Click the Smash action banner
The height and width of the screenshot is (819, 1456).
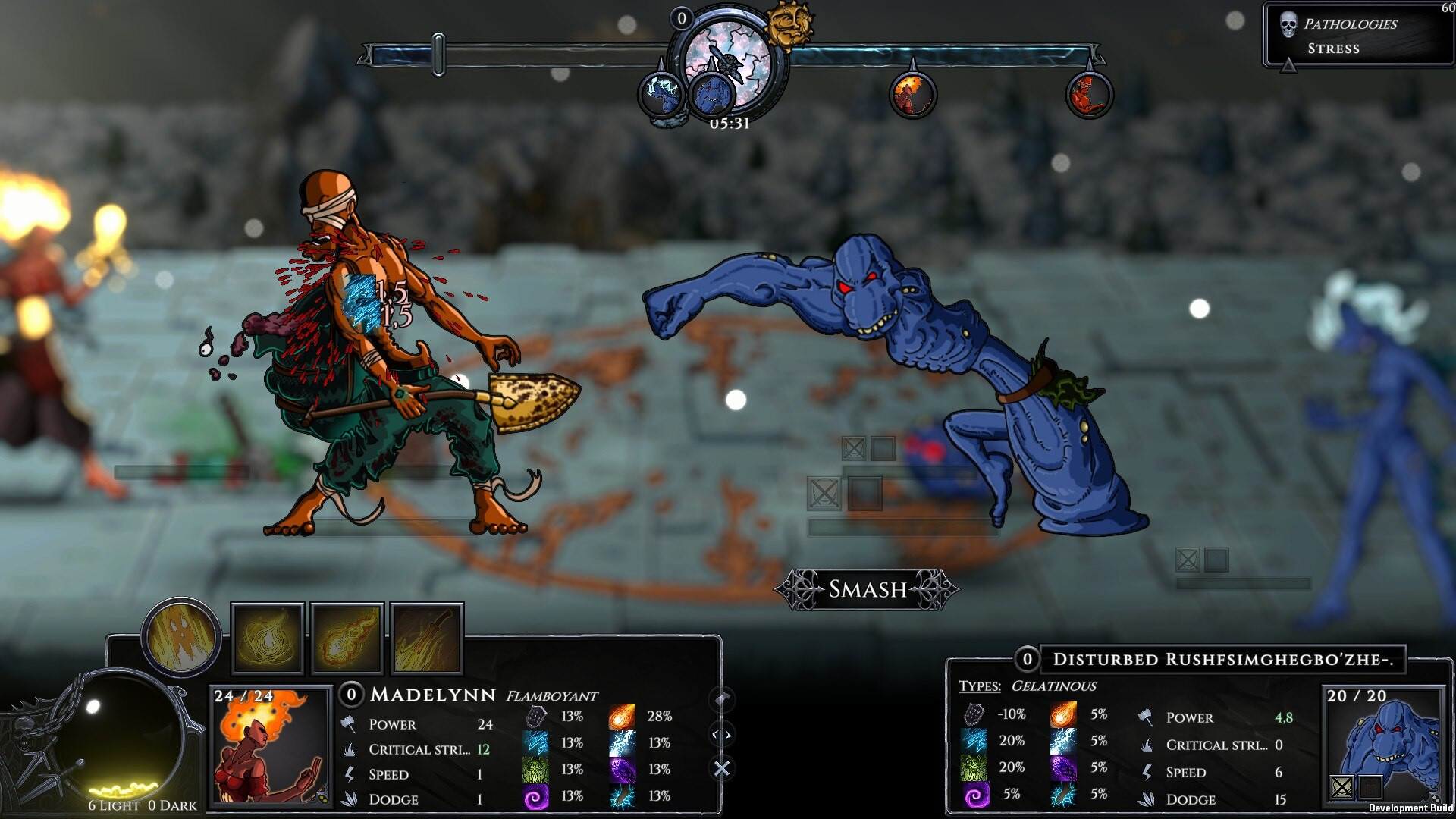[867, 589]
